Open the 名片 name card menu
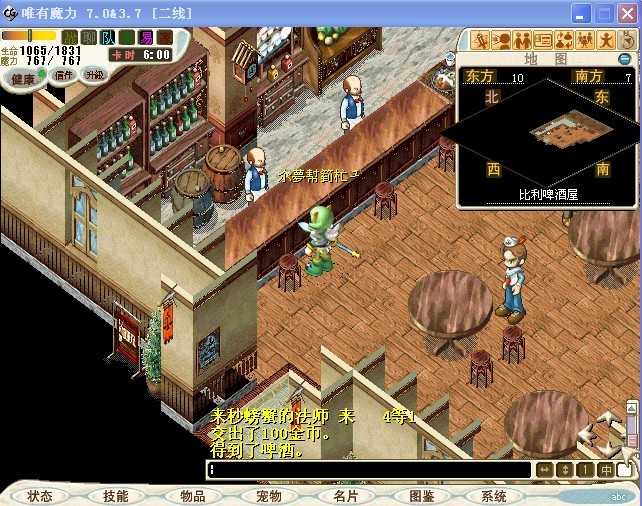 [x=345, y=496]
